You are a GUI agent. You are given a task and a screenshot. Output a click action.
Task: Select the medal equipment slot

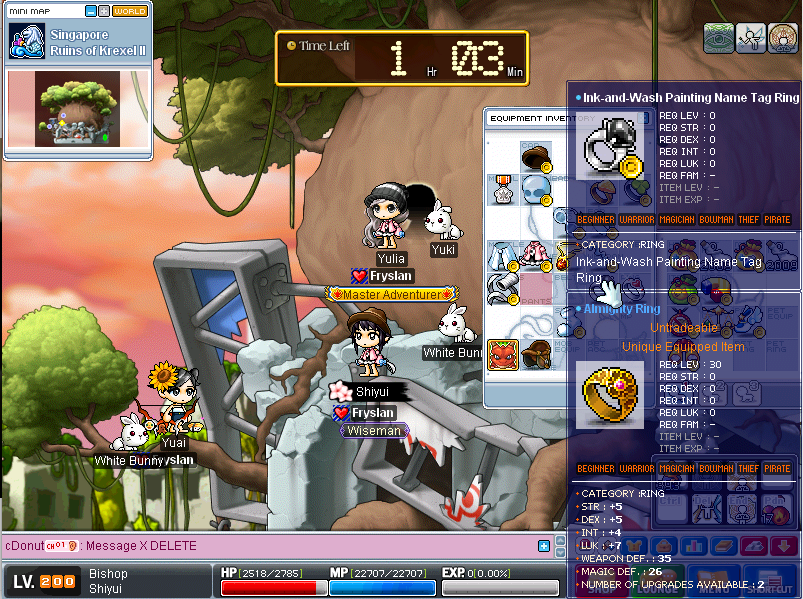(502, 188)
